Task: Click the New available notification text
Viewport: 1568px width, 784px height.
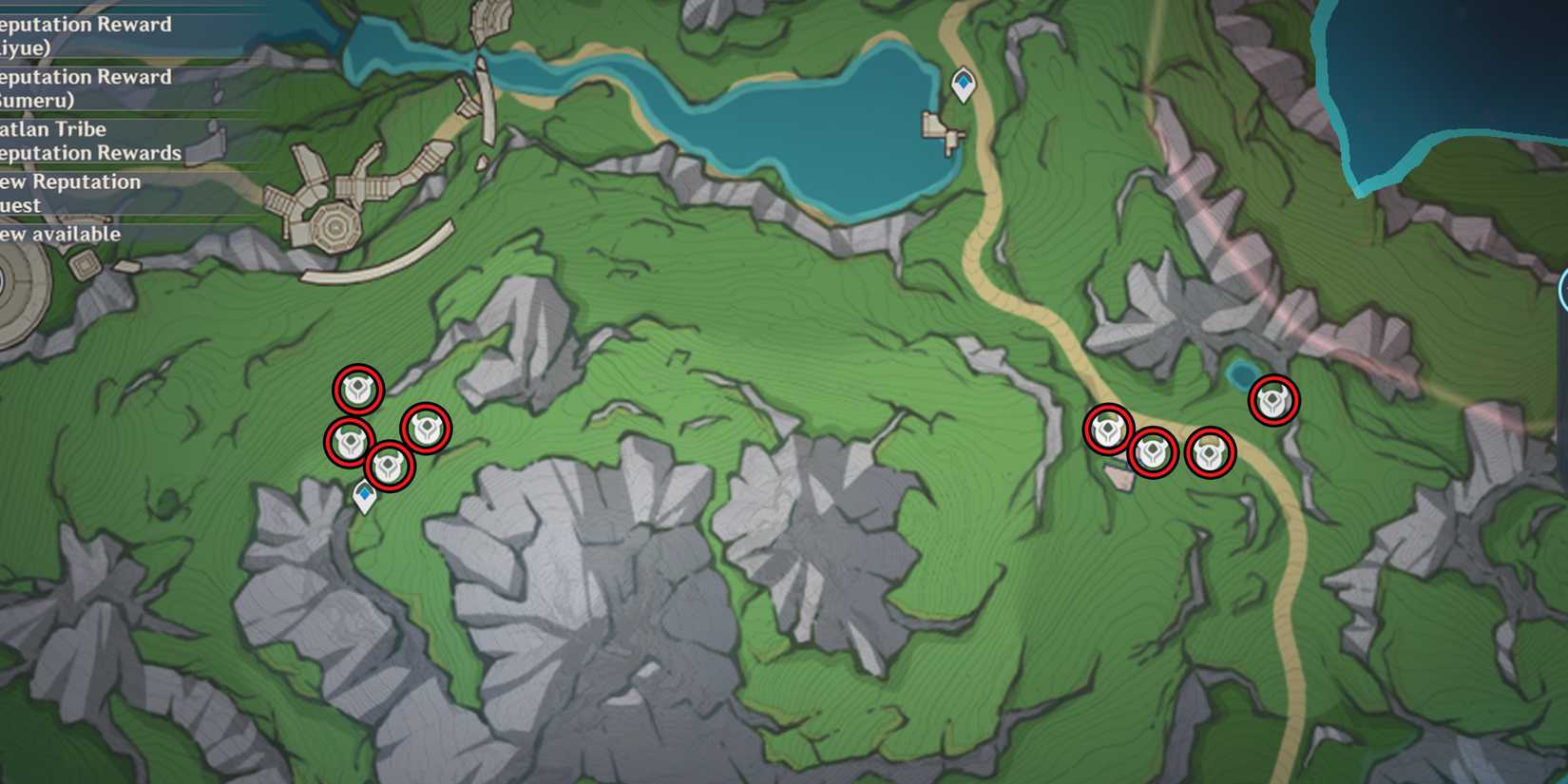Action: point(59,235)
